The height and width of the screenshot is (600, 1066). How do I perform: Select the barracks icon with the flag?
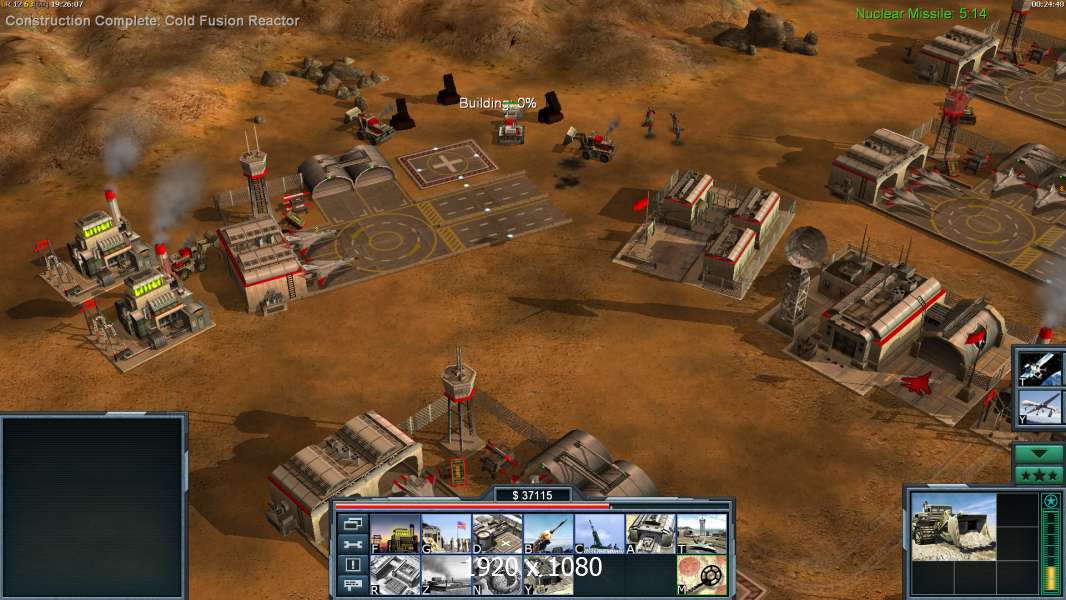click(x=446, y=533)
